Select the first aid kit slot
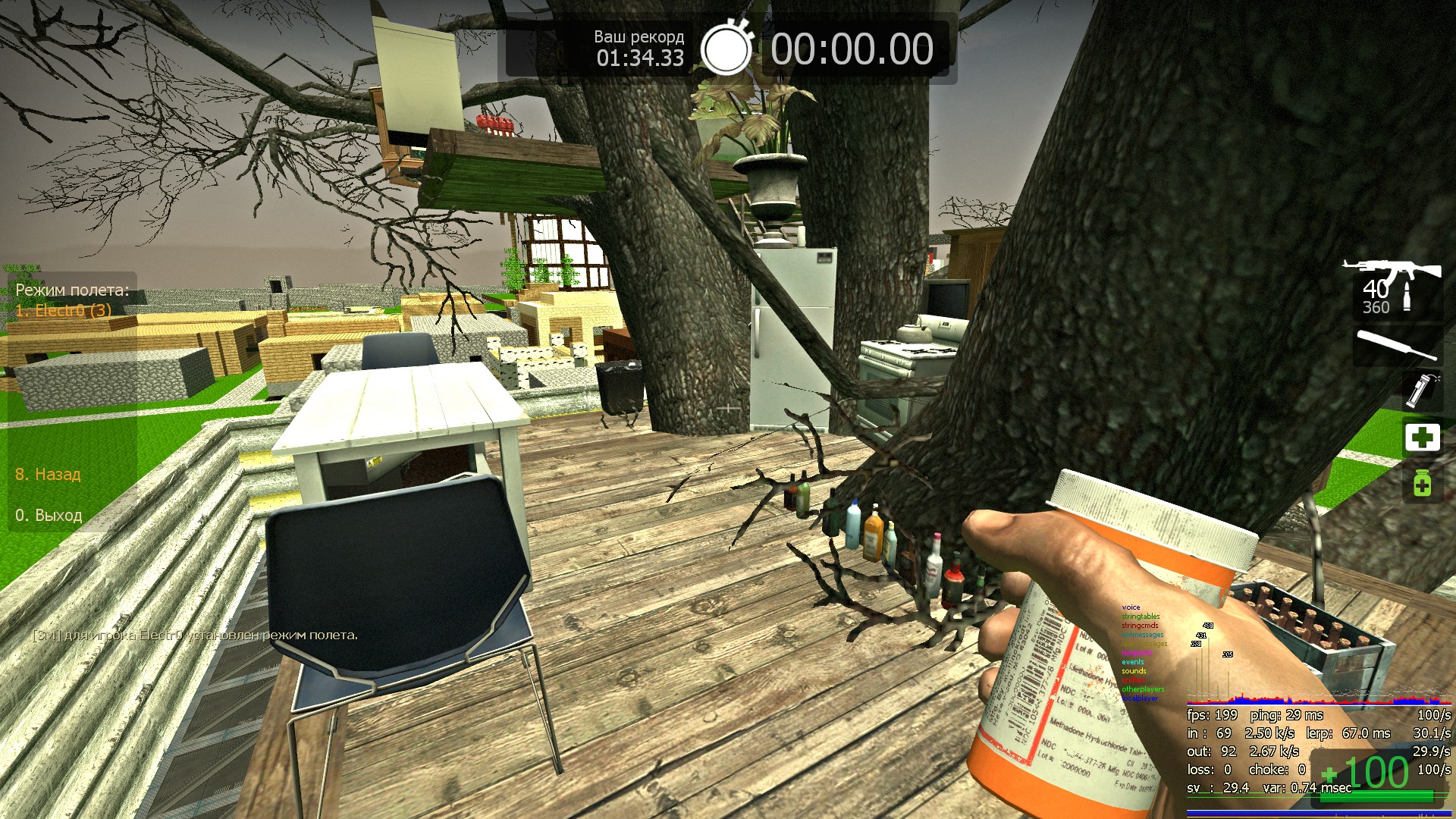Viewport: 1456px width, 819px height. coord(1422,438)
